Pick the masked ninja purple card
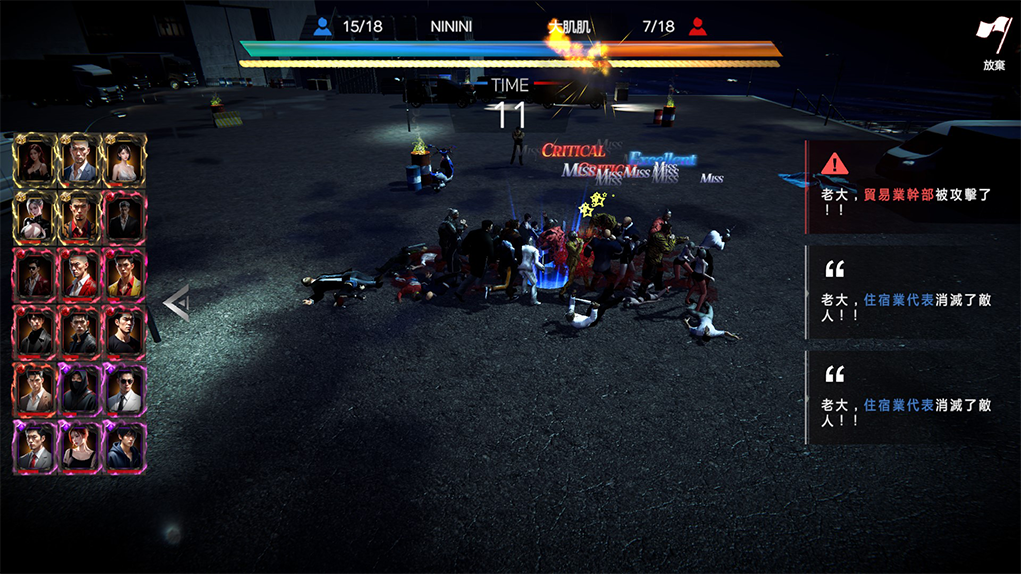Screen dimensions: 1021x574 (x=79, y=389)
